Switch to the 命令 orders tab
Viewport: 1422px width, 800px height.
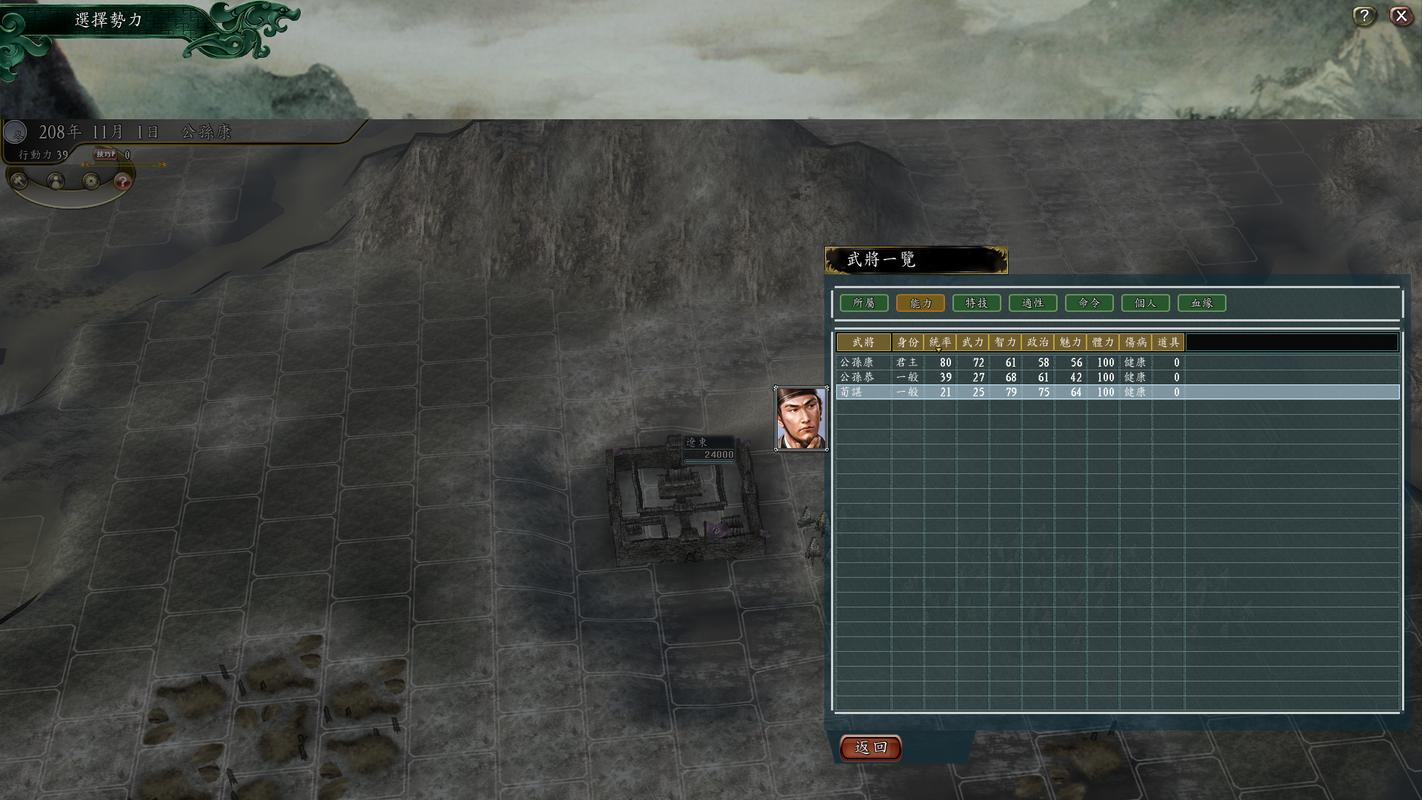(x=1089, y=303)
